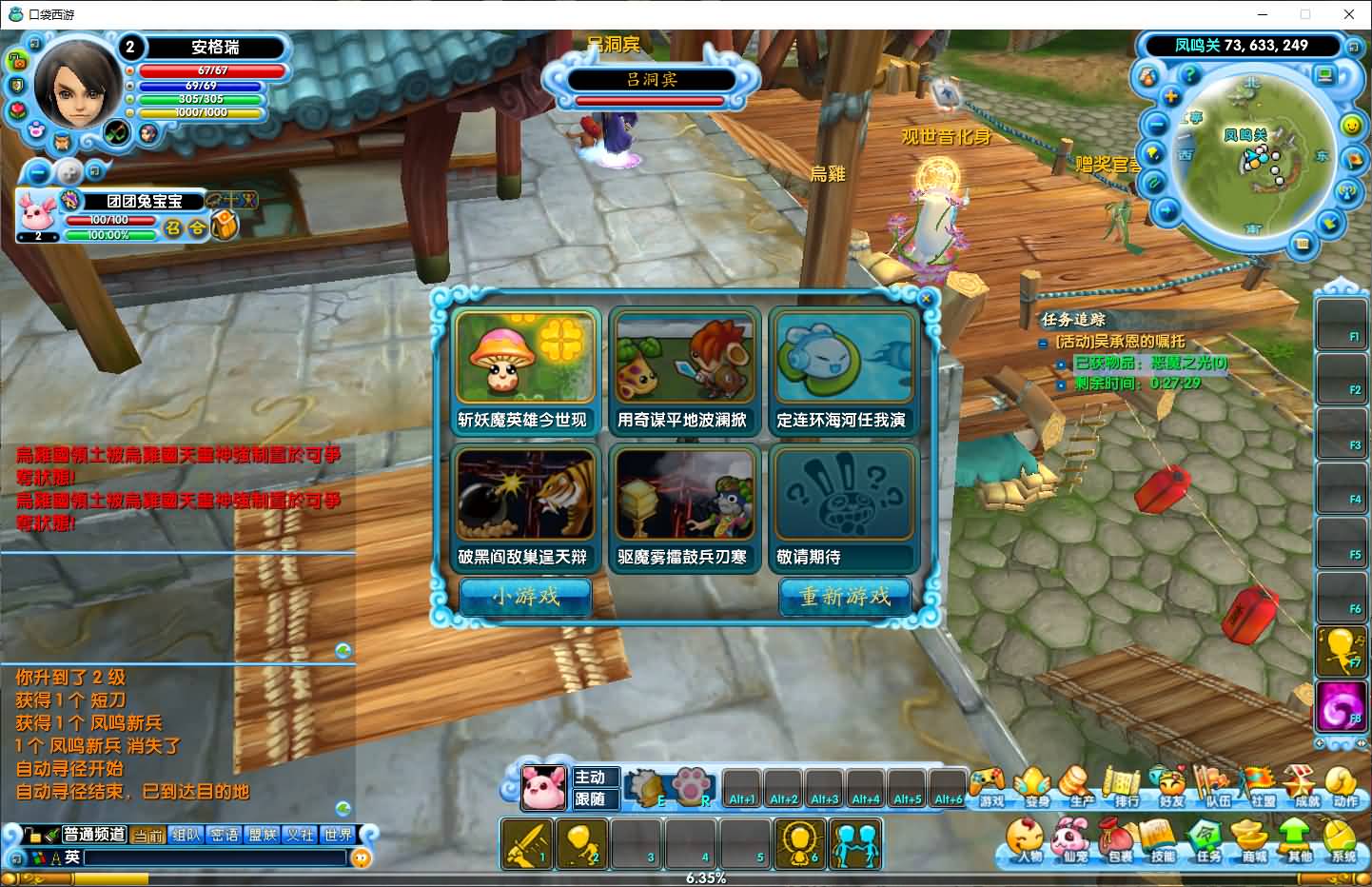Close the game window

(1349, 14)
